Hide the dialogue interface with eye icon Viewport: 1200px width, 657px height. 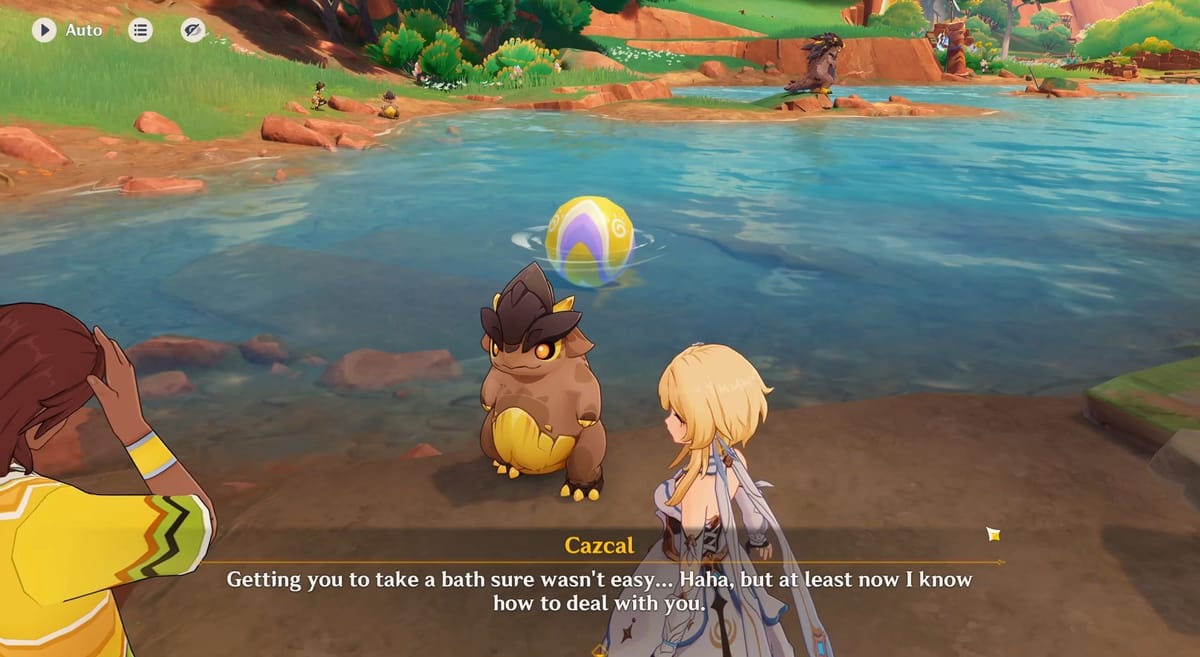(x=193, y=30)
